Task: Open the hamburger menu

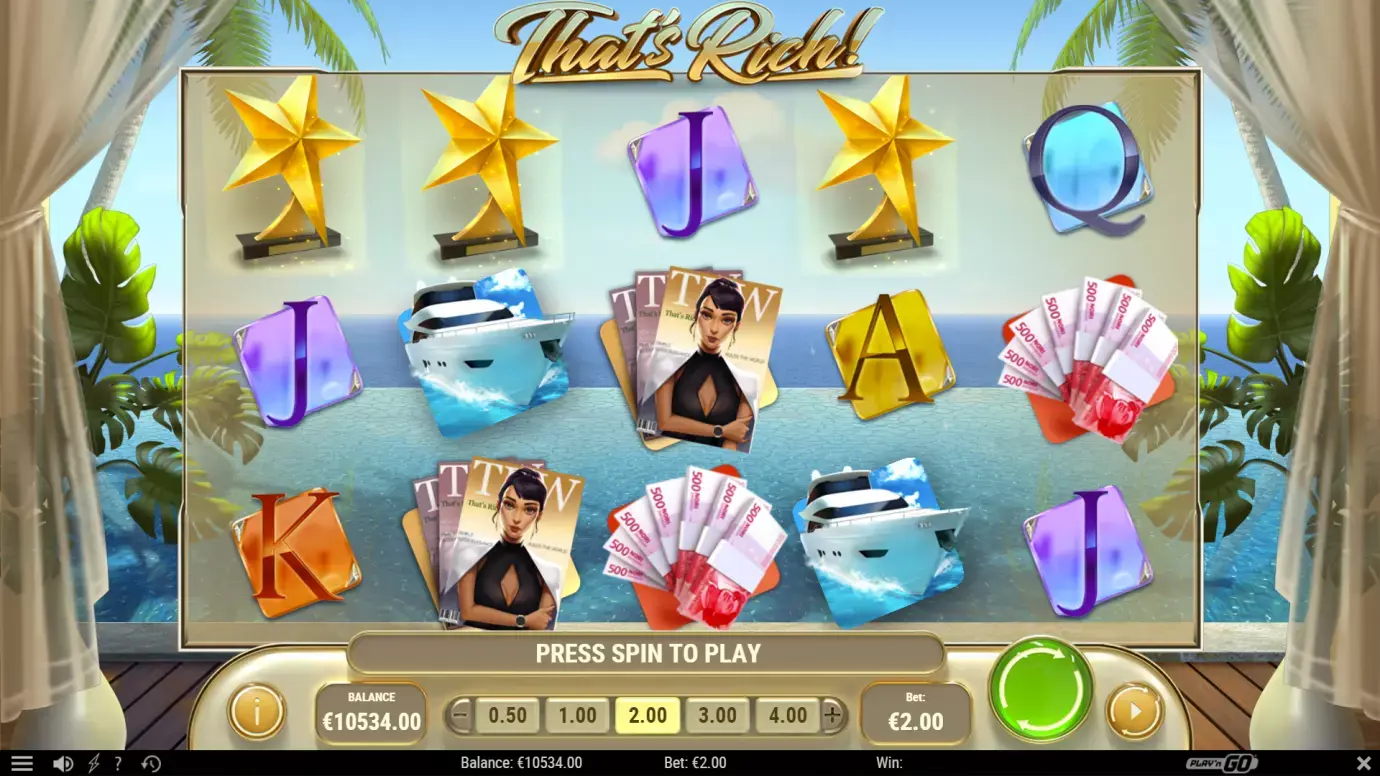Action: pos(22,764)
